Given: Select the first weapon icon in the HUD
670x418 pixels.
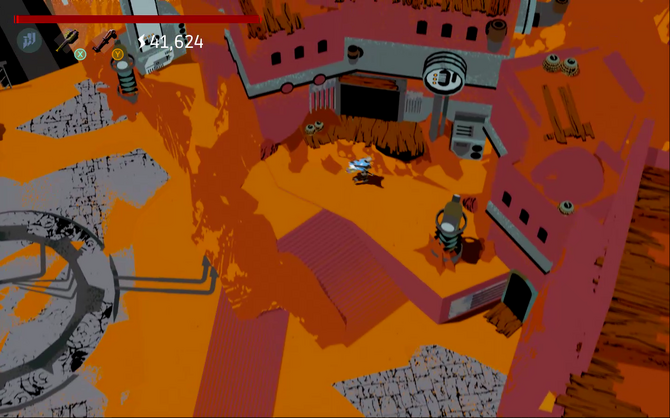Looking at the screenshot, I should pyautogui.click(x=67, y=41).
